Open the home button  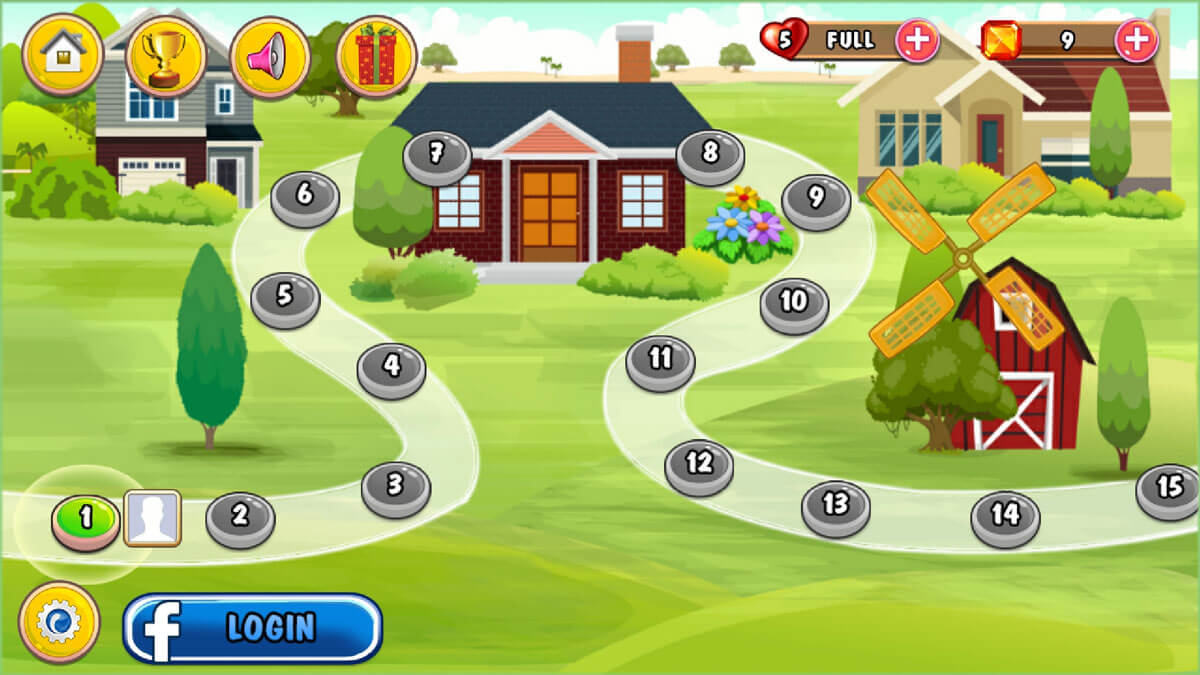(x=63, y=54)
